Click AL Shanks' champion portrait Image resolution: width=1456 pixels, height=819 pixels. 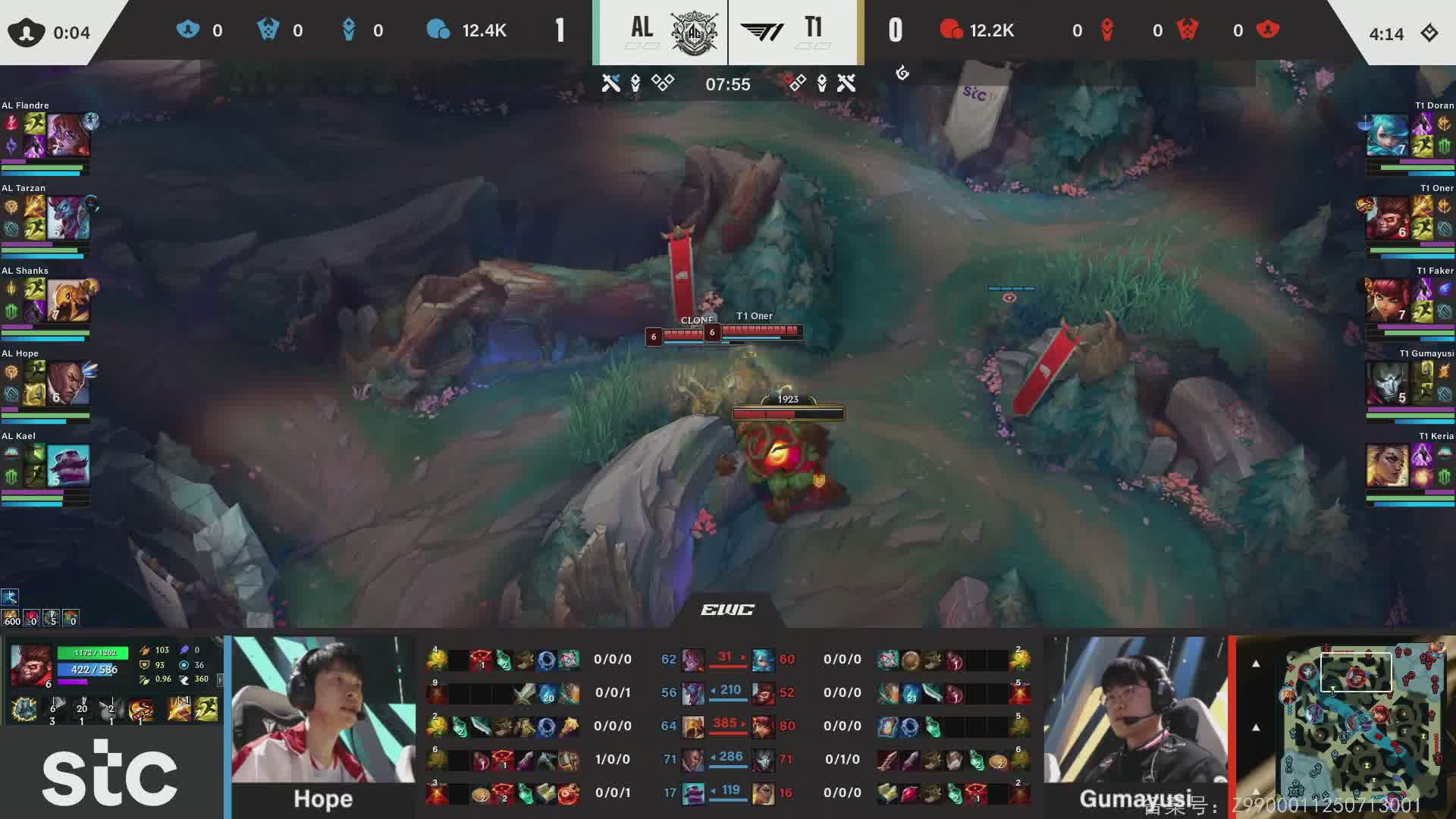tap(68, 300)
